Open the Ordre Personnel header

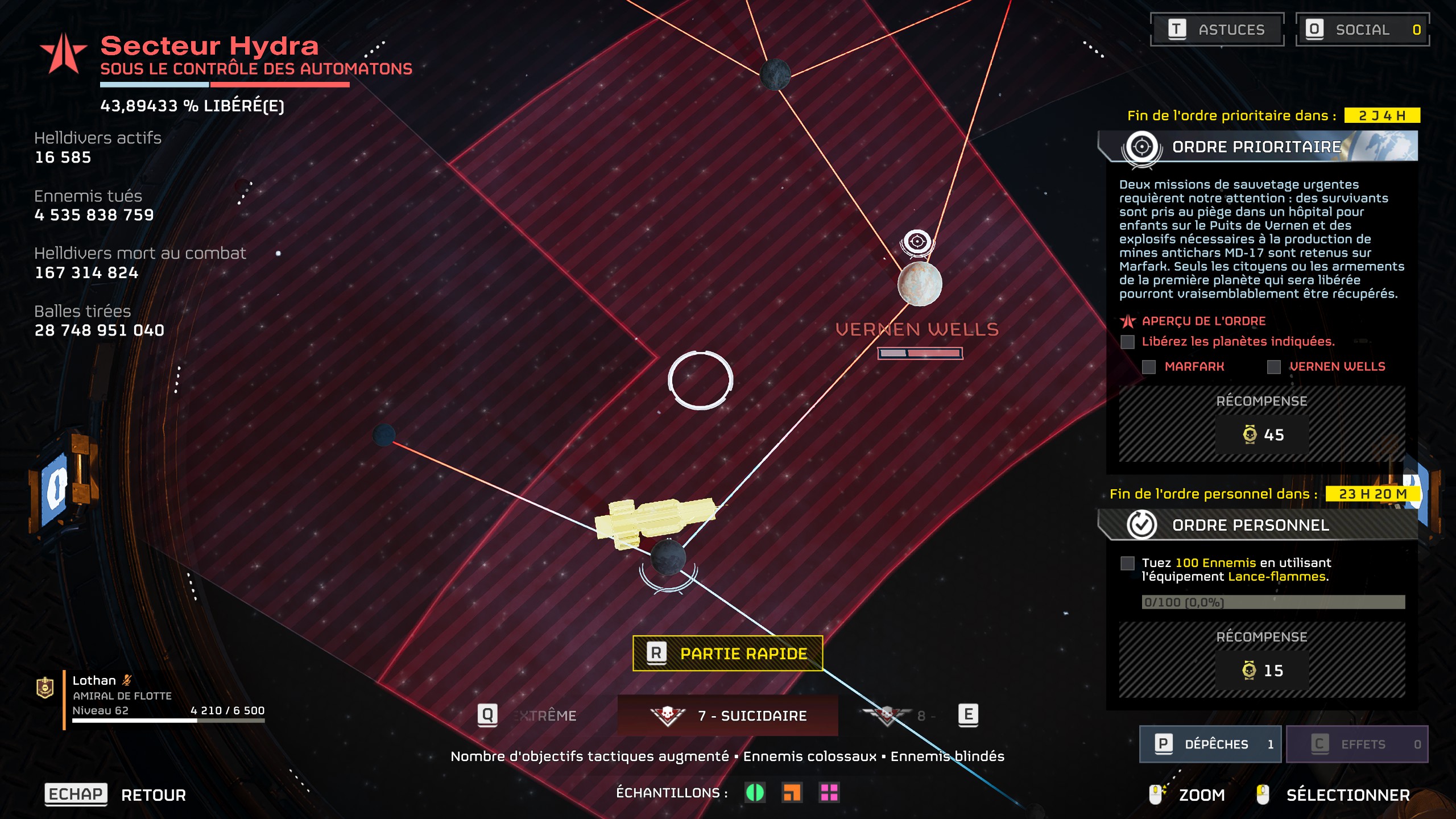click(1250, 525)
